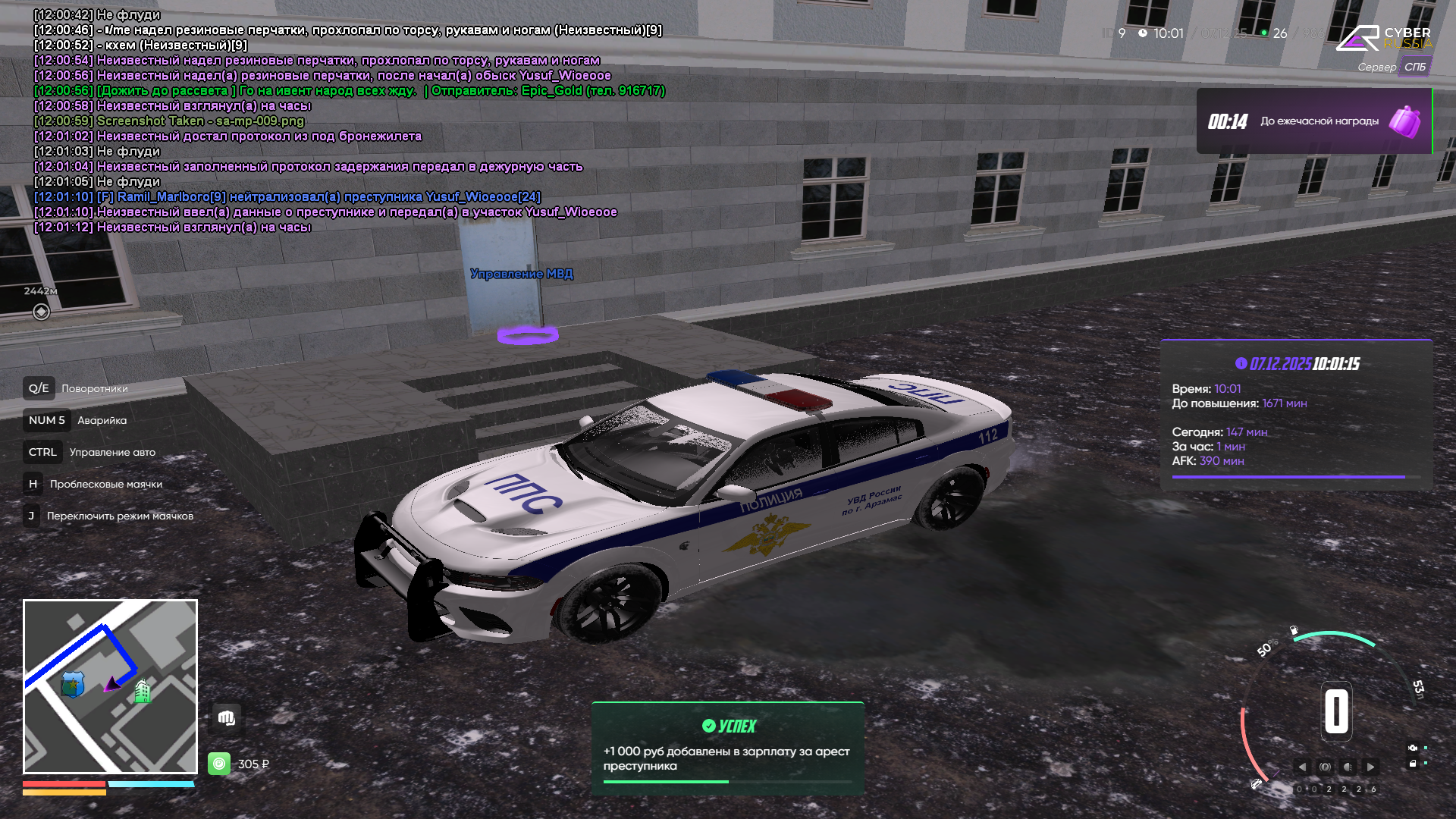Viewport: 1456px width, 819px height.
Task: Click the success arrest salary notification
Action: 727,748
